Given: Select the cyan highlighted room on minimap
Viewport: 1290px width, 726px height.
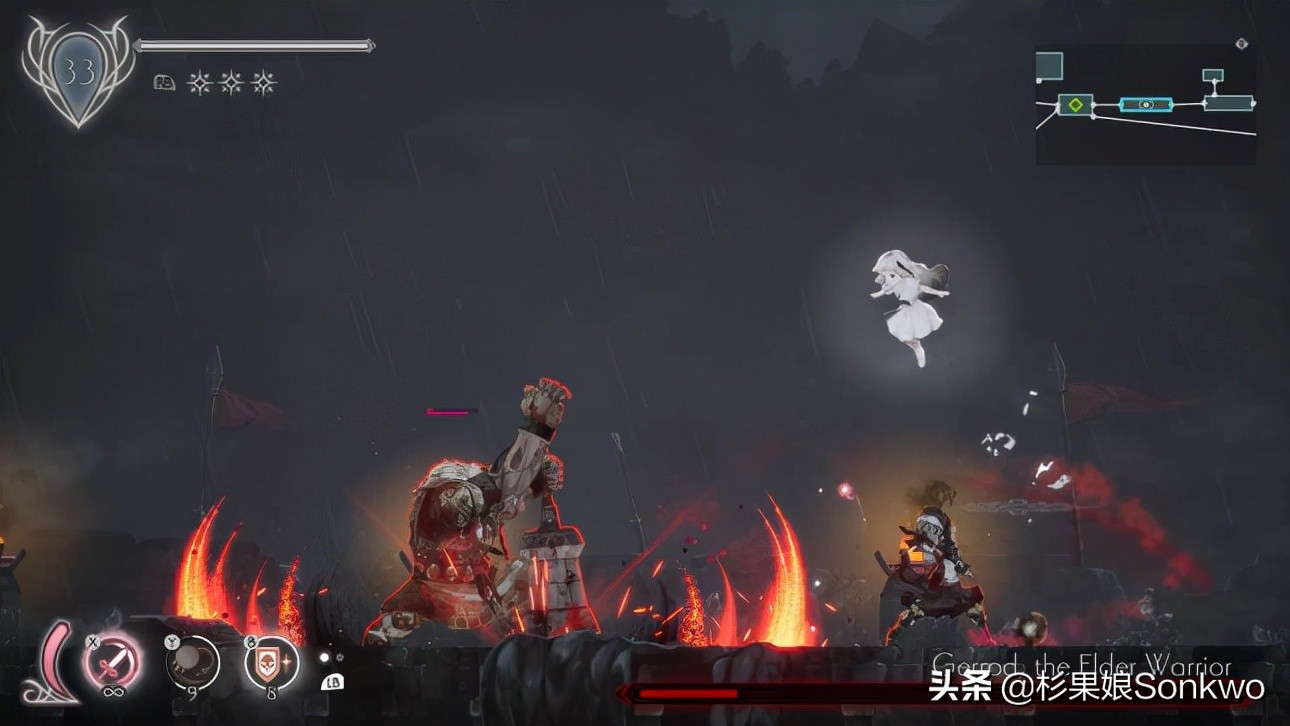Looking at the screenshot, I should [1146, 104].
